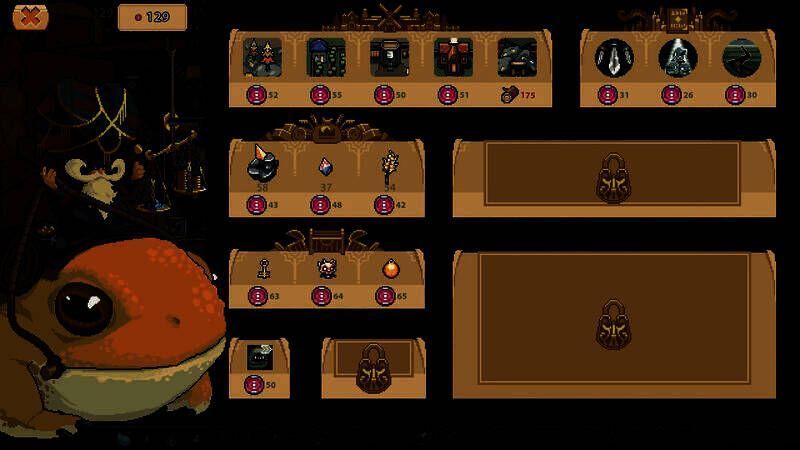Buy the anchor item for 63
The width and height of the screenshot is (800, 450).
(x=262, y=268)
